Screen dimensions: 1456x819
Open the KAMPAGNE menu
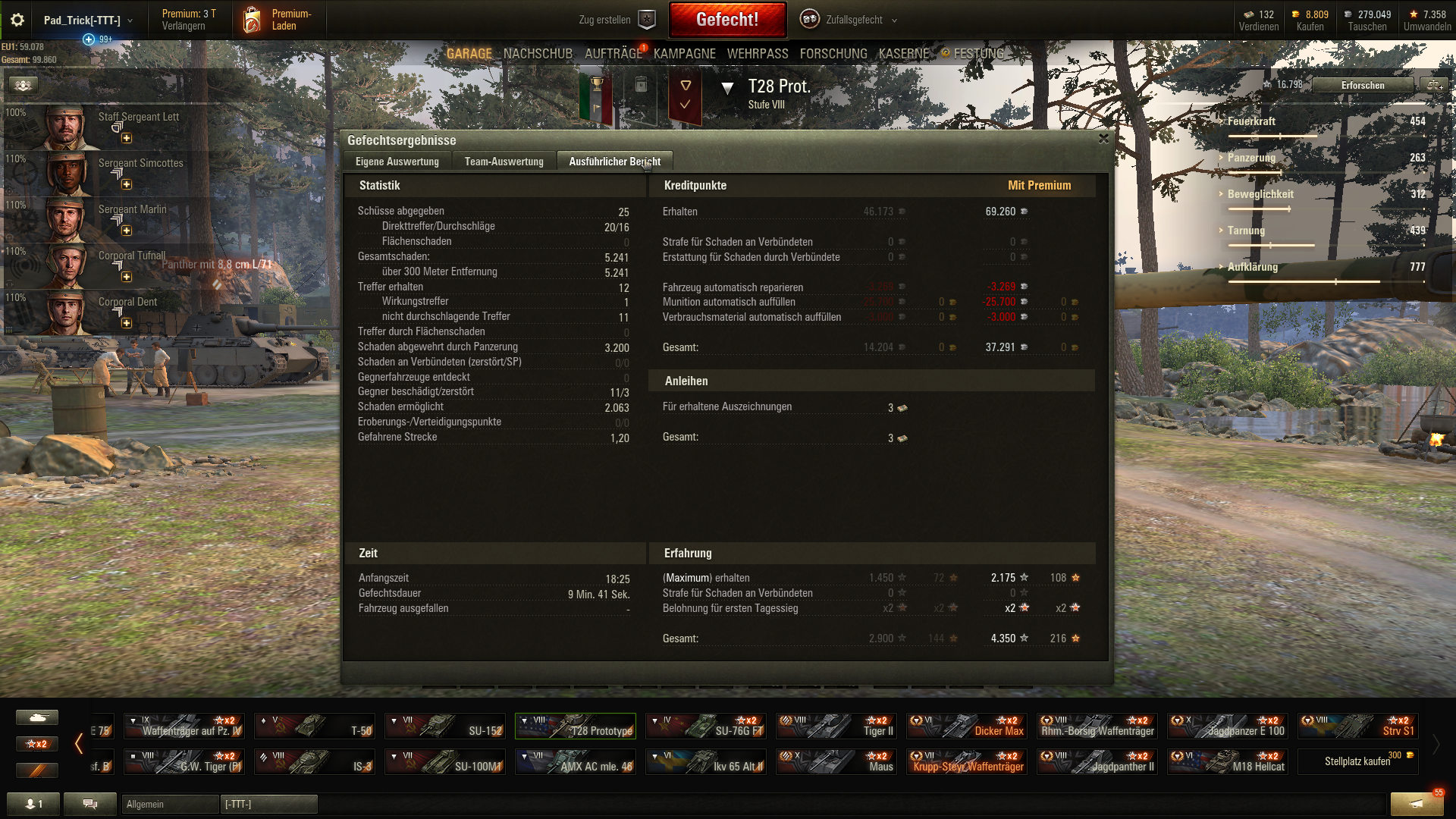pyautogui.click(x=684, y=54)
